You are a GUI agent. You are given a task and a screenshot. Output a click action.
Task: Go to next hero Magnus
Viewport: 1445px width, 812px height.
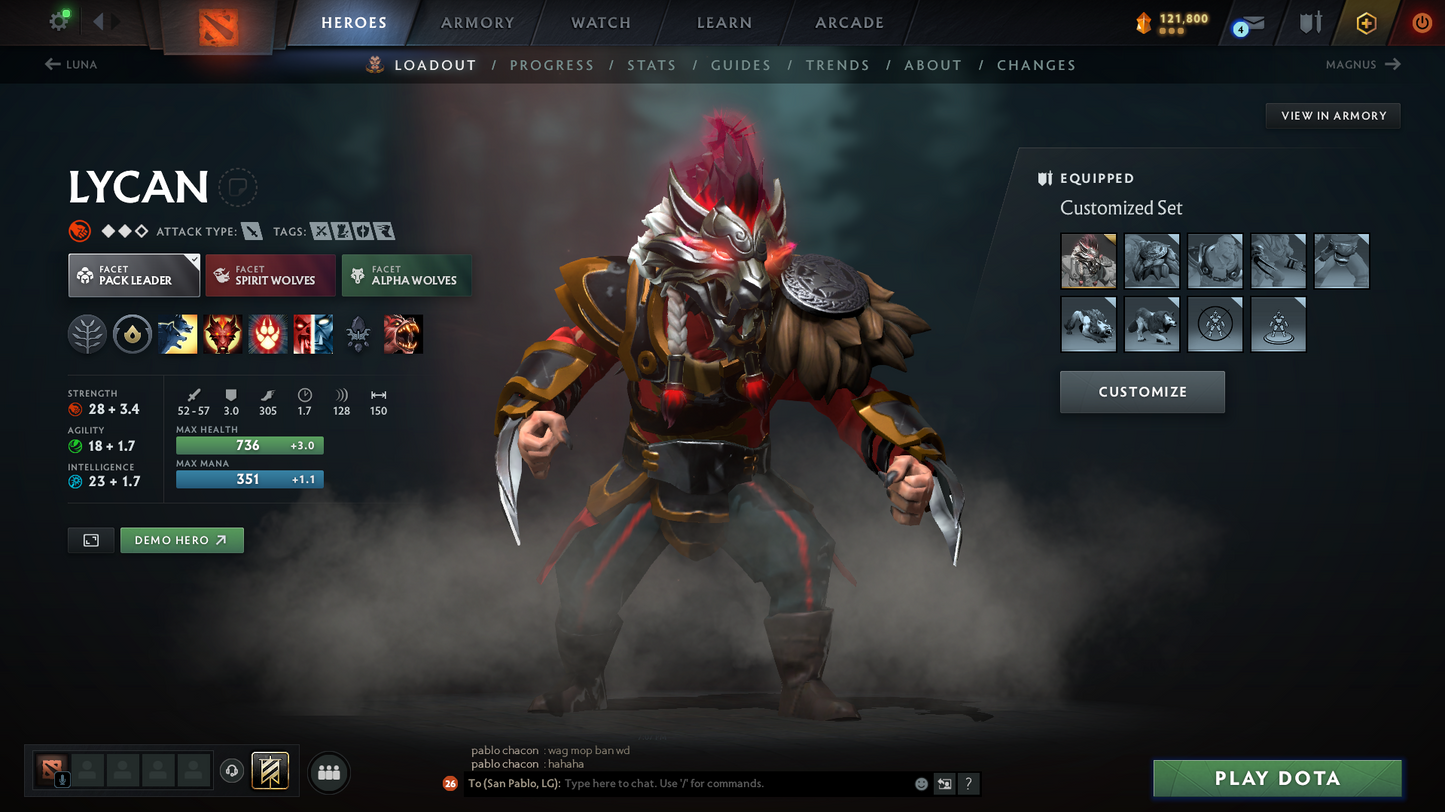(1362, 65)
